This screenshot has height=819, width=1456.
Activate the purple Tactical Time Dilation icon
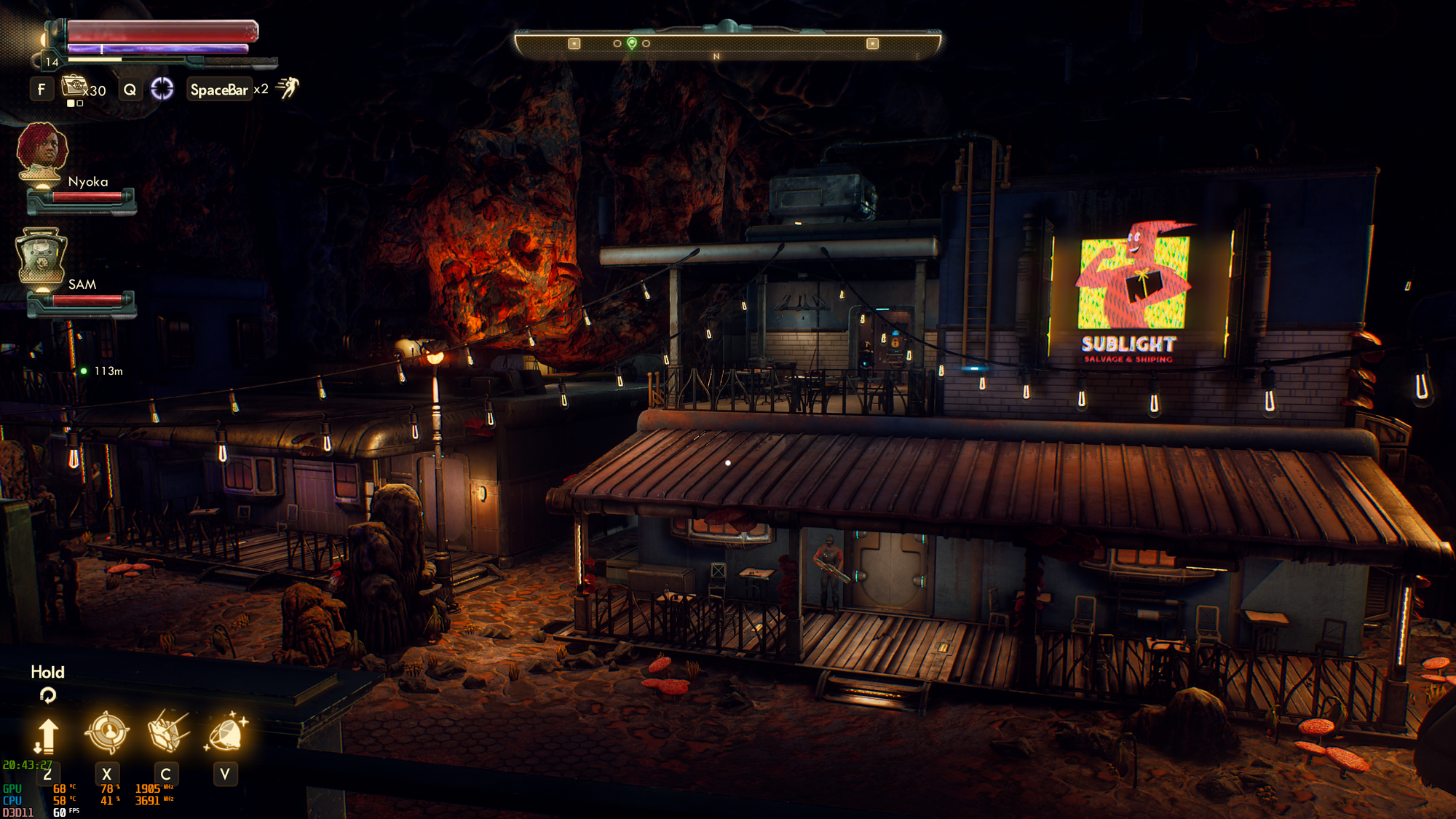pos(162,89)
